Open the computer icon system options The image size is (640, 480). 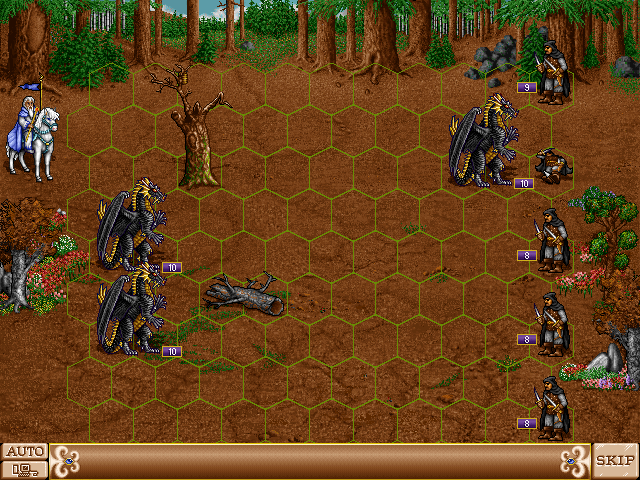[24, 468]
